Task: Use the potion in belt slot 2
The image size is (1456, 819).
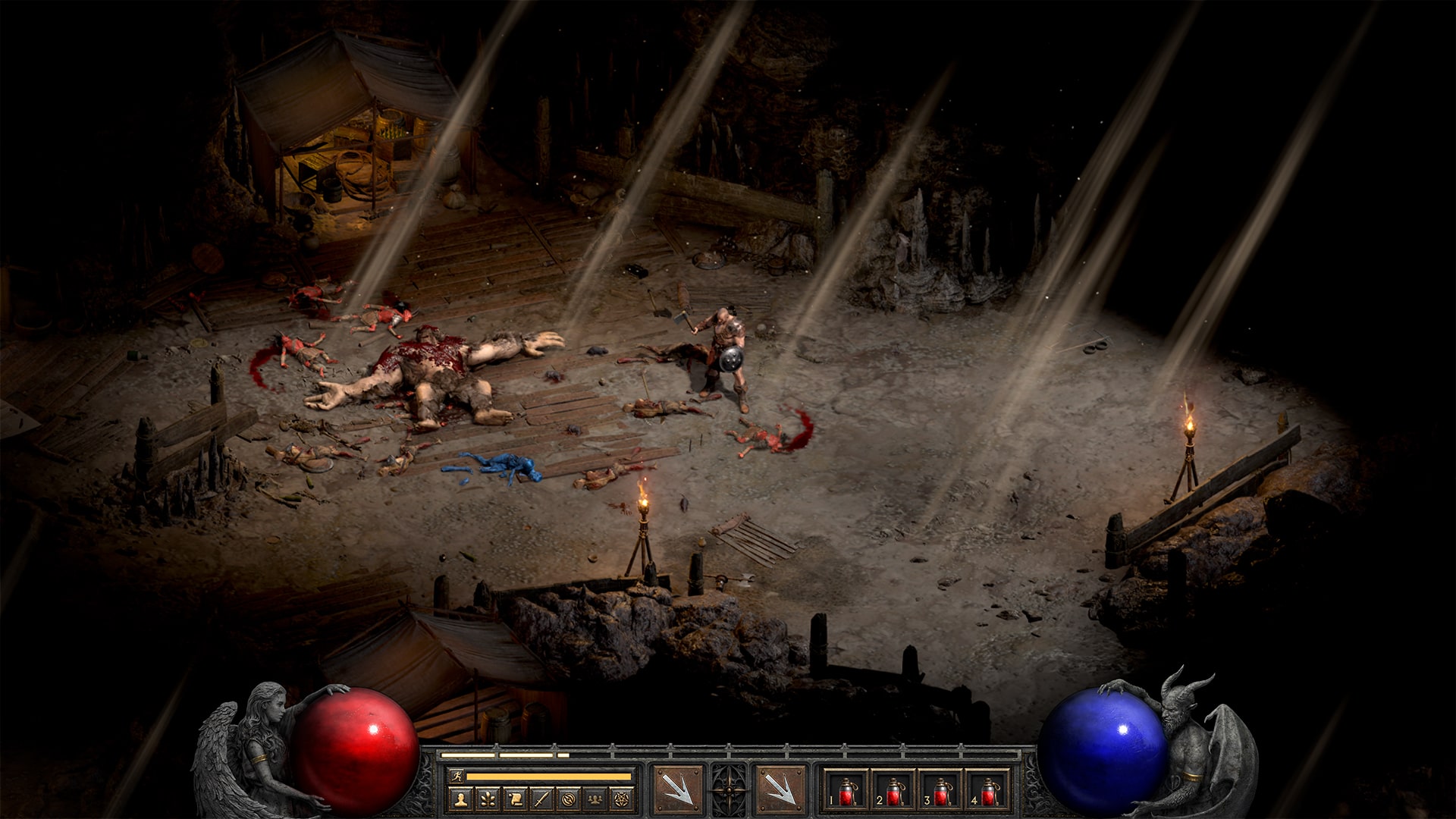Action: [x=895, y=792]
